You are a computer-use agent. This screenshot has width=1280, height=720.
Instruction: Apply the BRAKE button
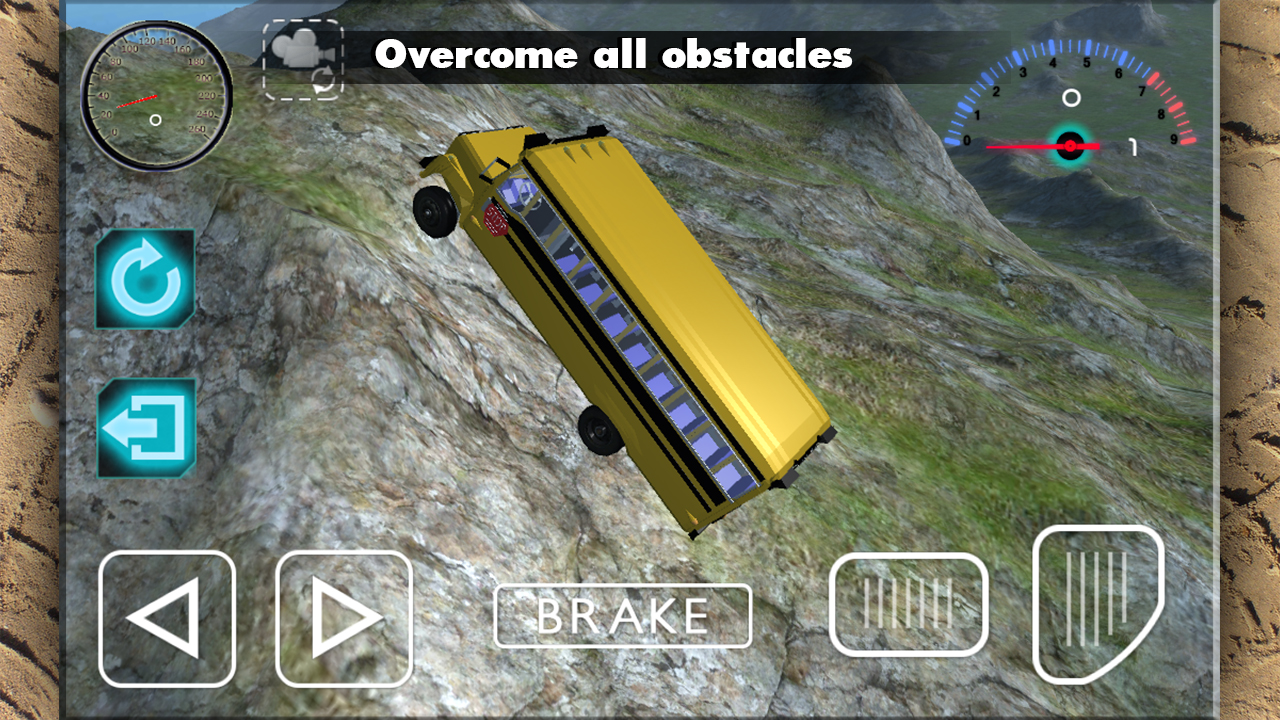pyautogui.click(x=623, y=615)
